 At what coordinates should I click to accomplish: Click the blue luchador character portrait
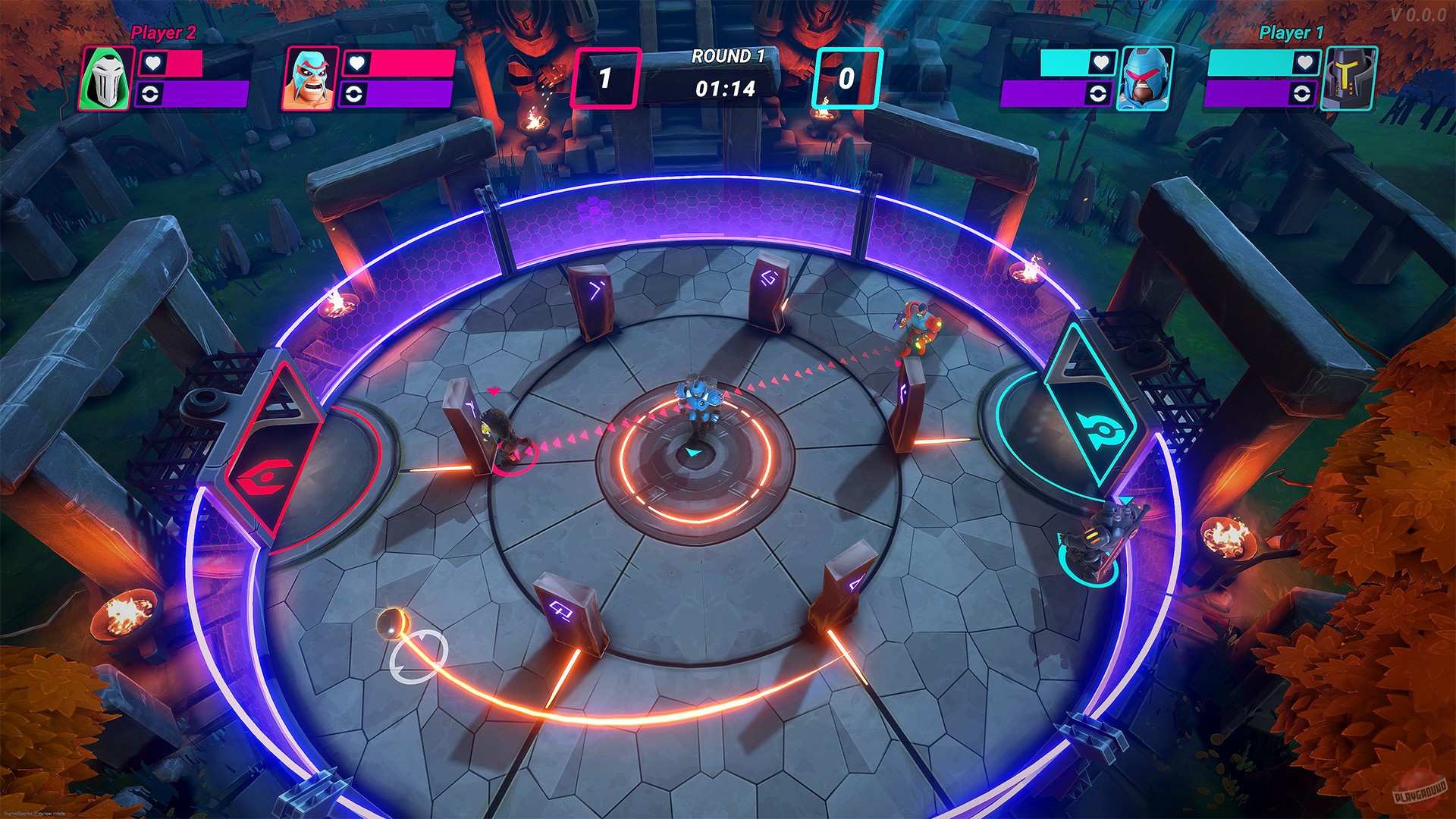point(311,78)
